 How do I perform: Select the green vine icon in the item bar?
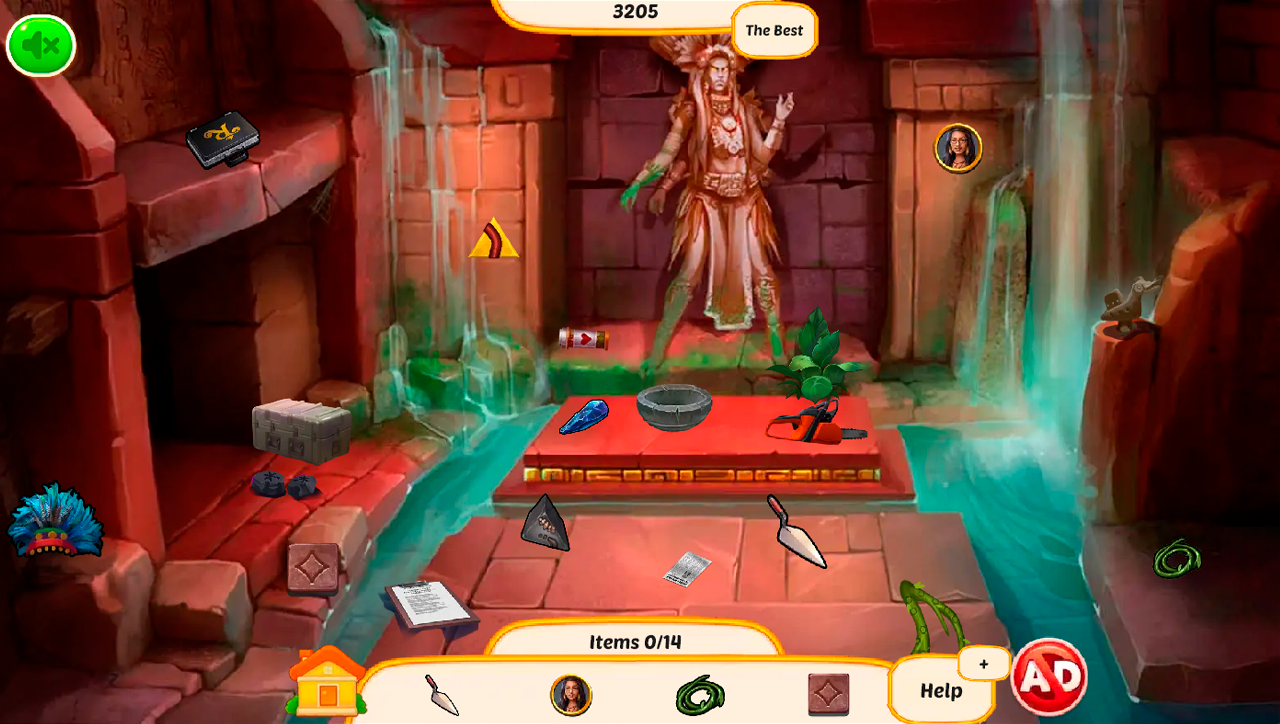point(700,697)
